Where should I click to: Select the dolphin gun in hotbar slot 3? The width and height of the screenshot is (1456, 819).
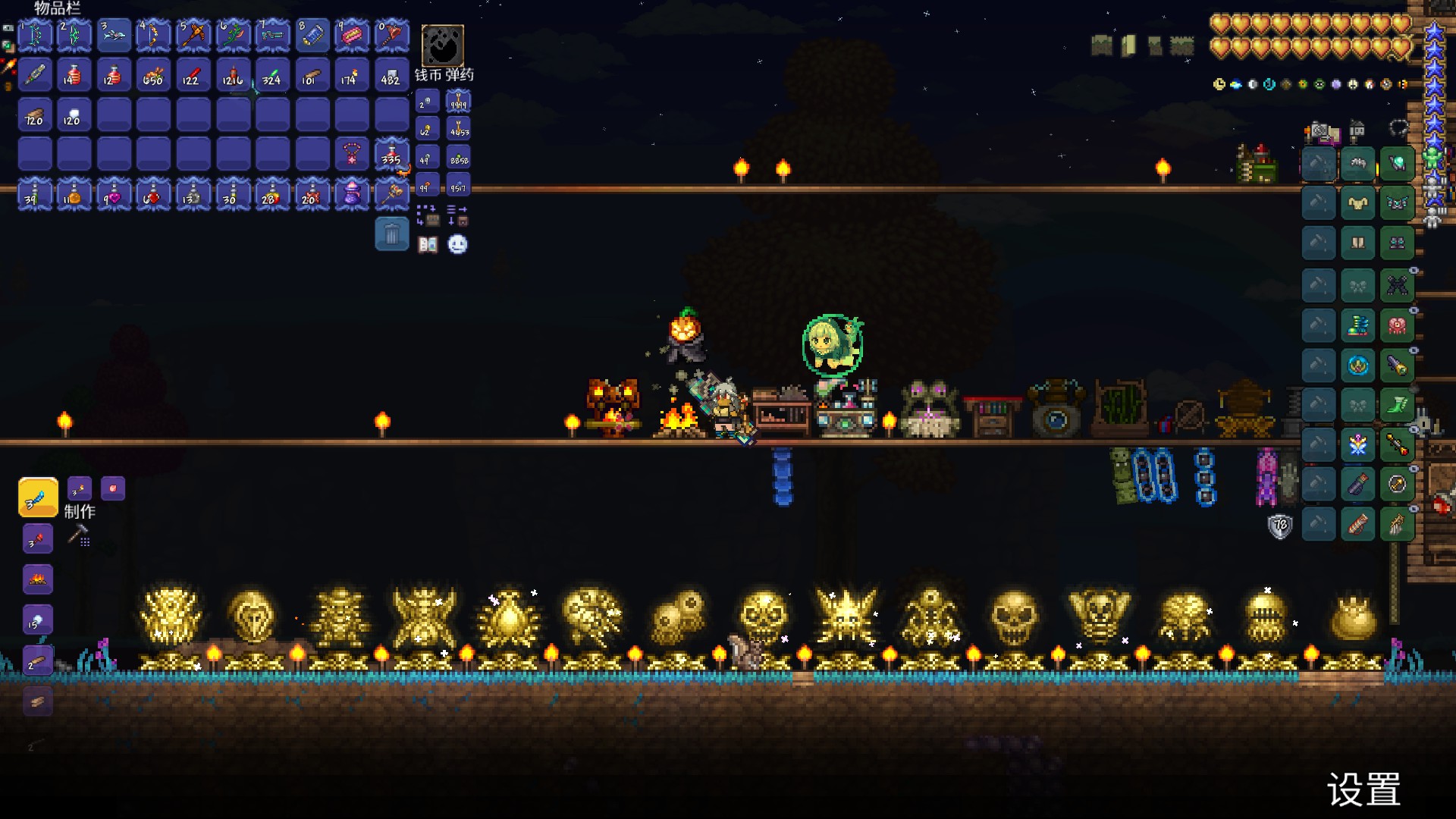114,35
